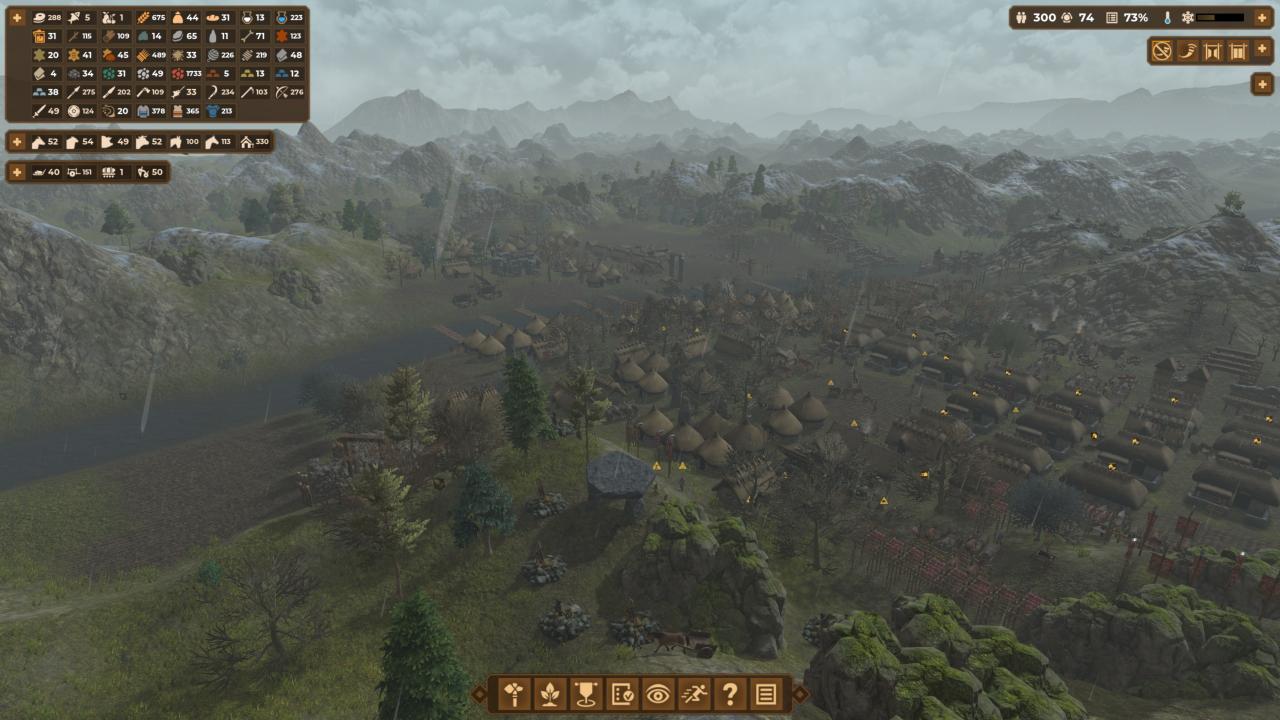This screenshot has height=720, width=1280.
Task: Expand the boats and carts panel
Action: tap(17, 172)
